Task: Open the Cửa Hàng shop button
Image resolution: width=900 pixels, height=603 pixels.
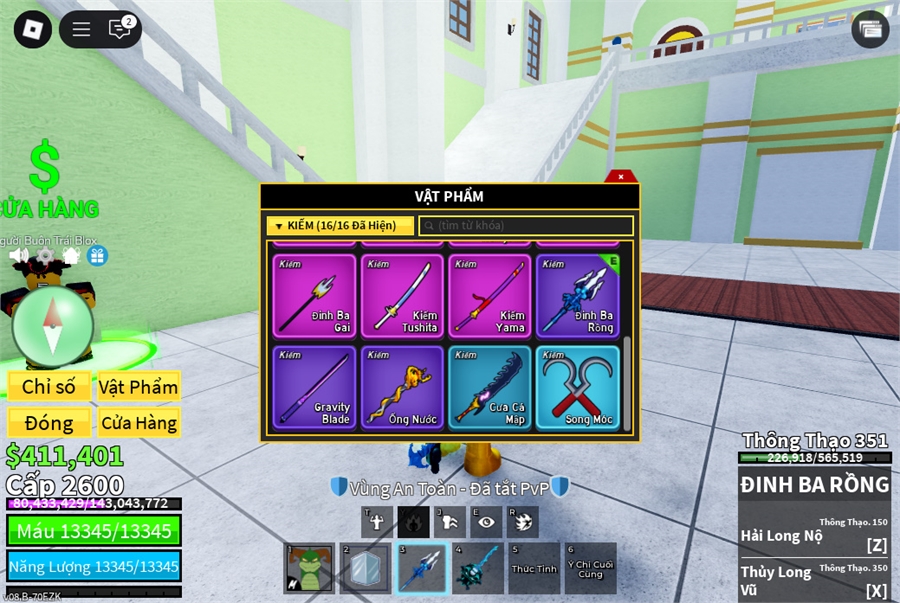Action: click(138, 423)
